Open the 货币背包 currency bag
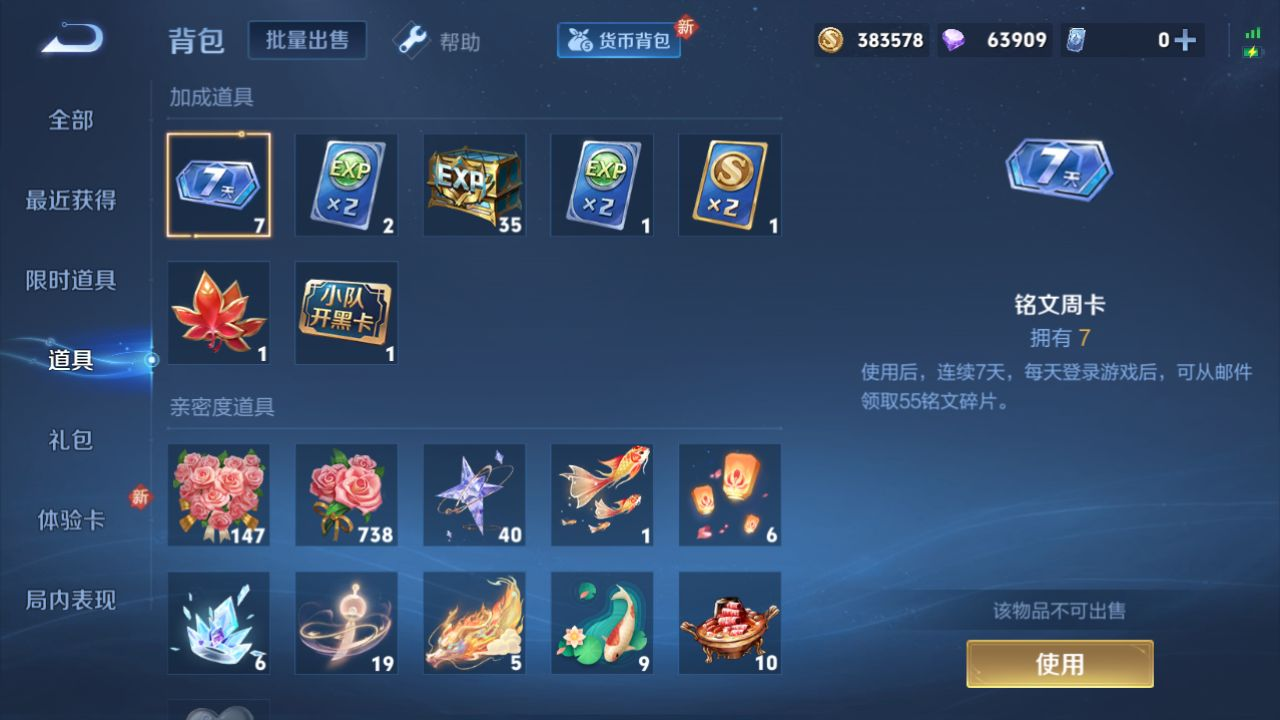 [x=619, y=41]
